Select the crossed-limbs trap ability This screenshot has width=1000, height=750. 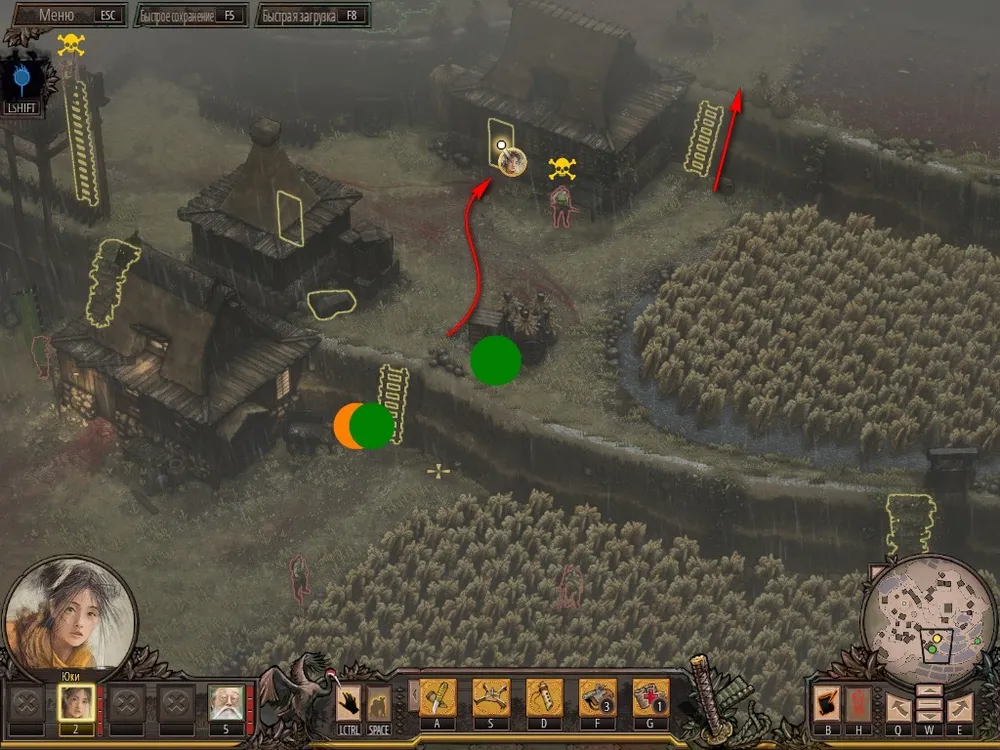point(491,697)
